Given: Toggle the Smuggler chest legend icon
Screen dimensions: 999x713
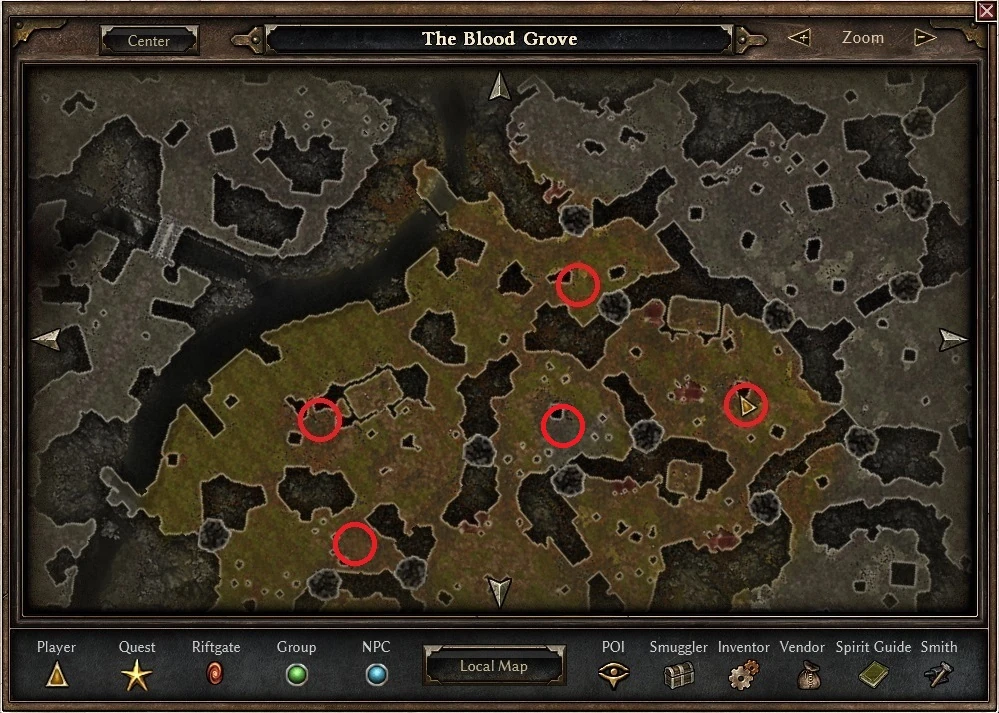Looking at the screenshot, I should pyautogui.click(x=679, y=675).
